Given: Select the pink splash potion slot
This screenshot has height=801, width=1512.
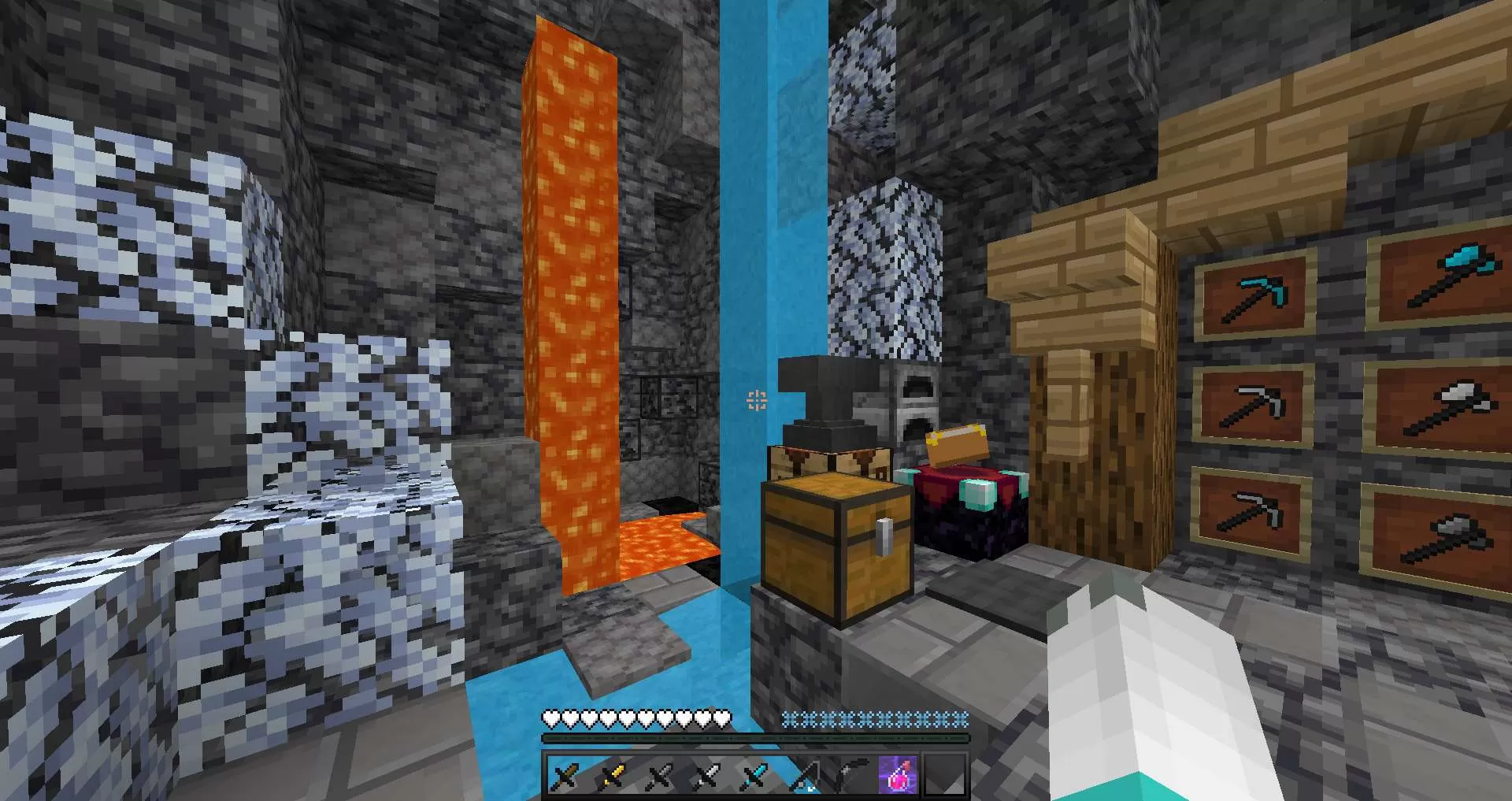Looking at the screenshot, I should point(897,777).
